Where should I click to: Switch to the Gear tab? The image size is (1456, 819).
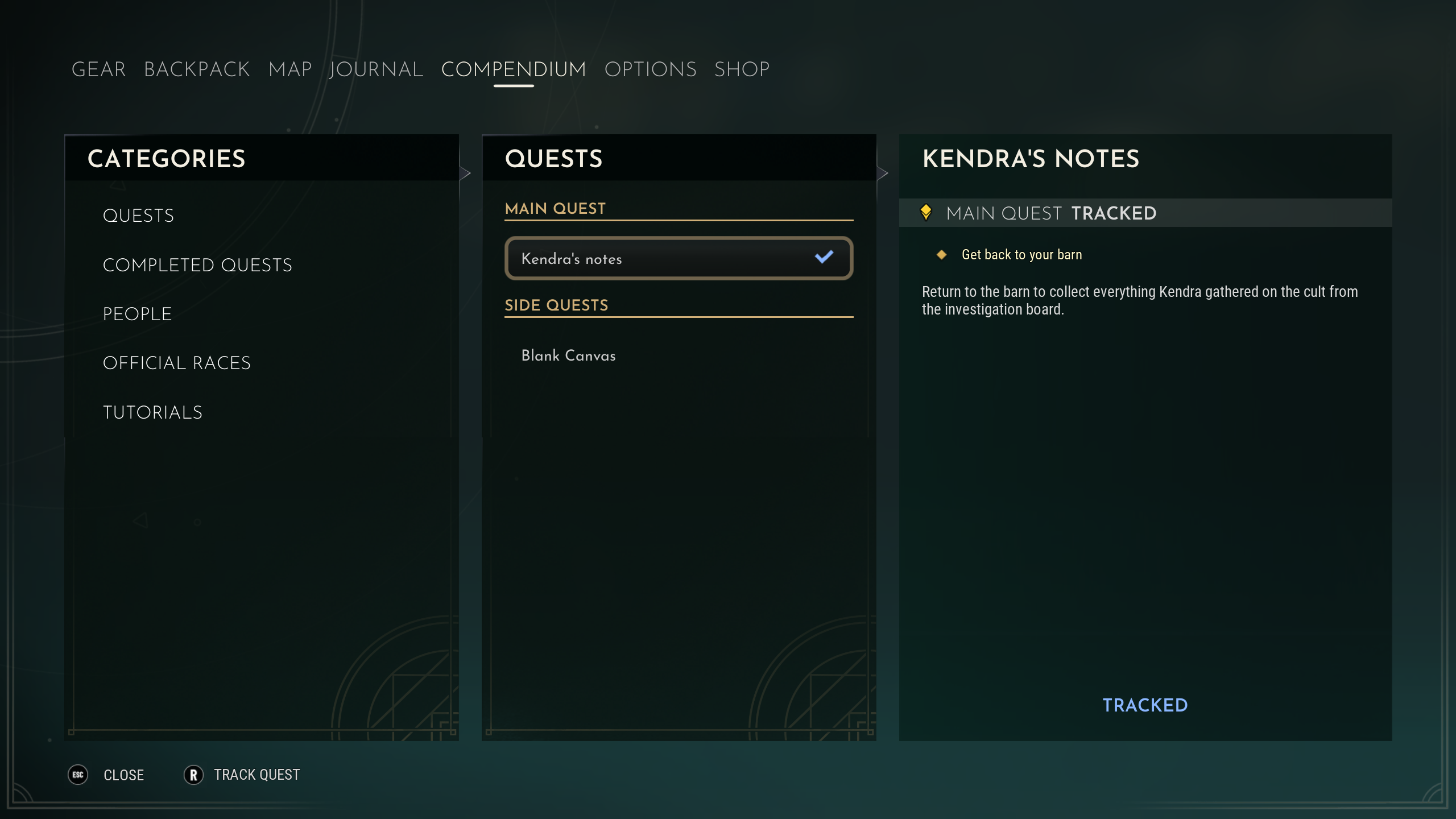[98, 69]
